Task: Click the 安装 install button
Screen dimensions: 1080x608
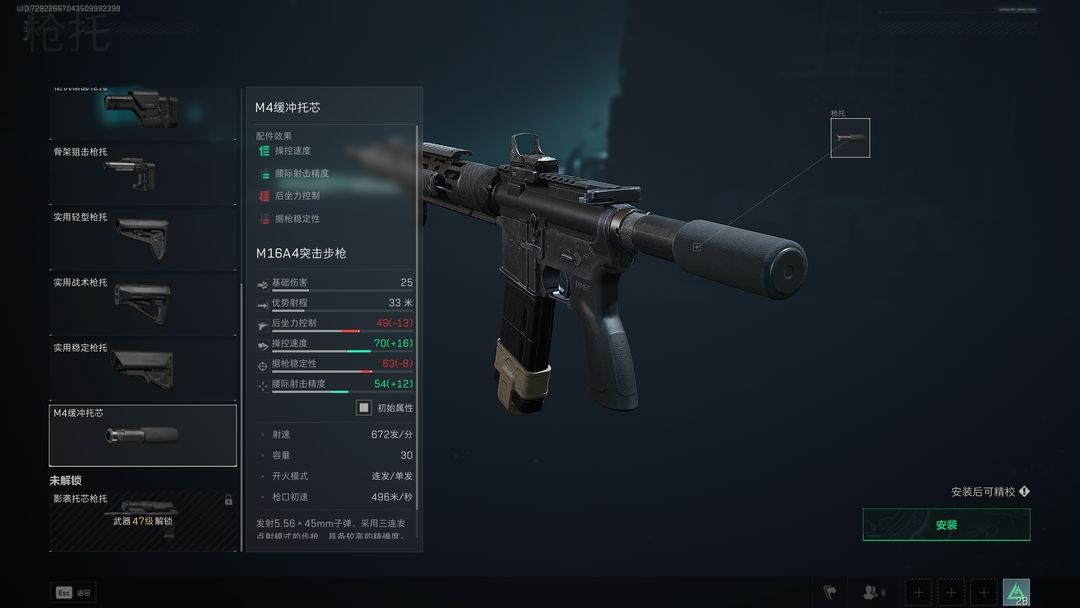Action: pyautogui.click(x=946, y=525)
